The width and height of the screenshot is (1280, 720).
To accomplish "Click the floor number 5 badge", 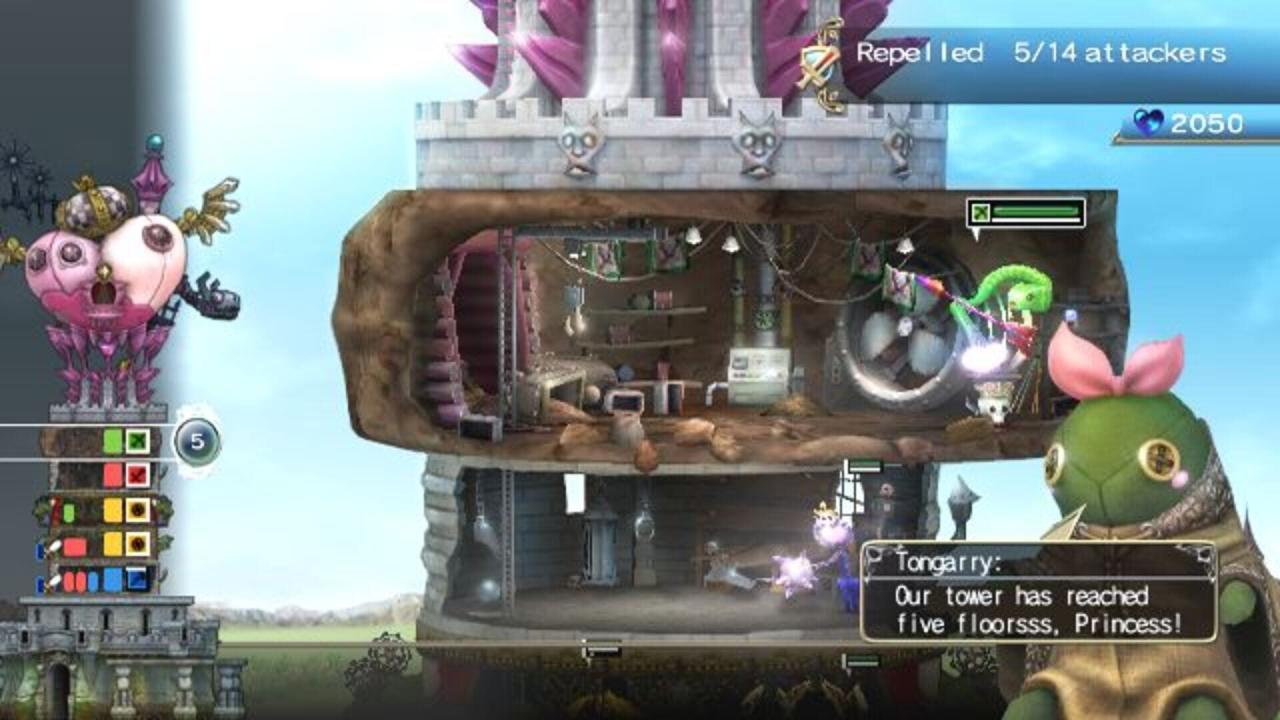I will point(196,441).
